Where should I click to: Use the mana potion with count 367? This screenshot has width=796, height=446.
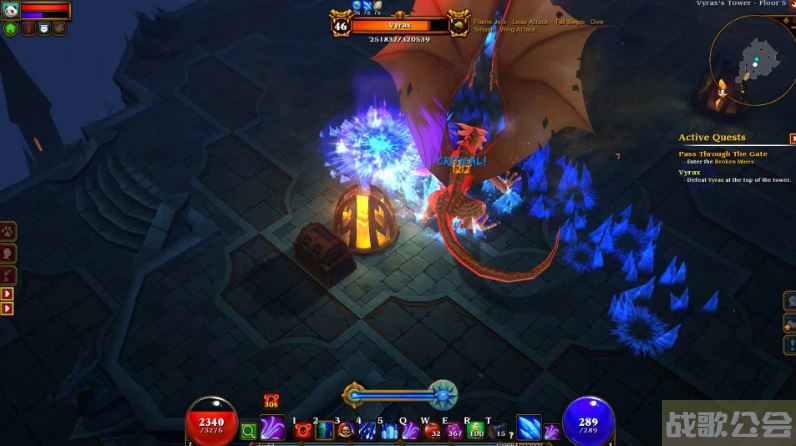tap(454, 431)
